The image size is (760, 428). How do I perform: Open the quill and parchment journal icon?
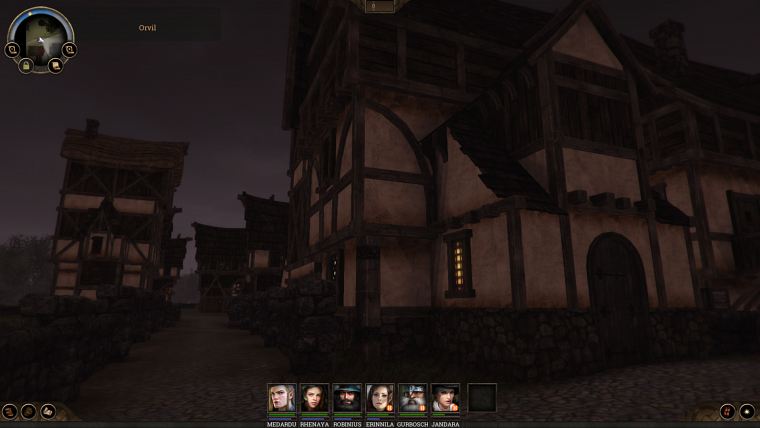[x=47, y=411]
